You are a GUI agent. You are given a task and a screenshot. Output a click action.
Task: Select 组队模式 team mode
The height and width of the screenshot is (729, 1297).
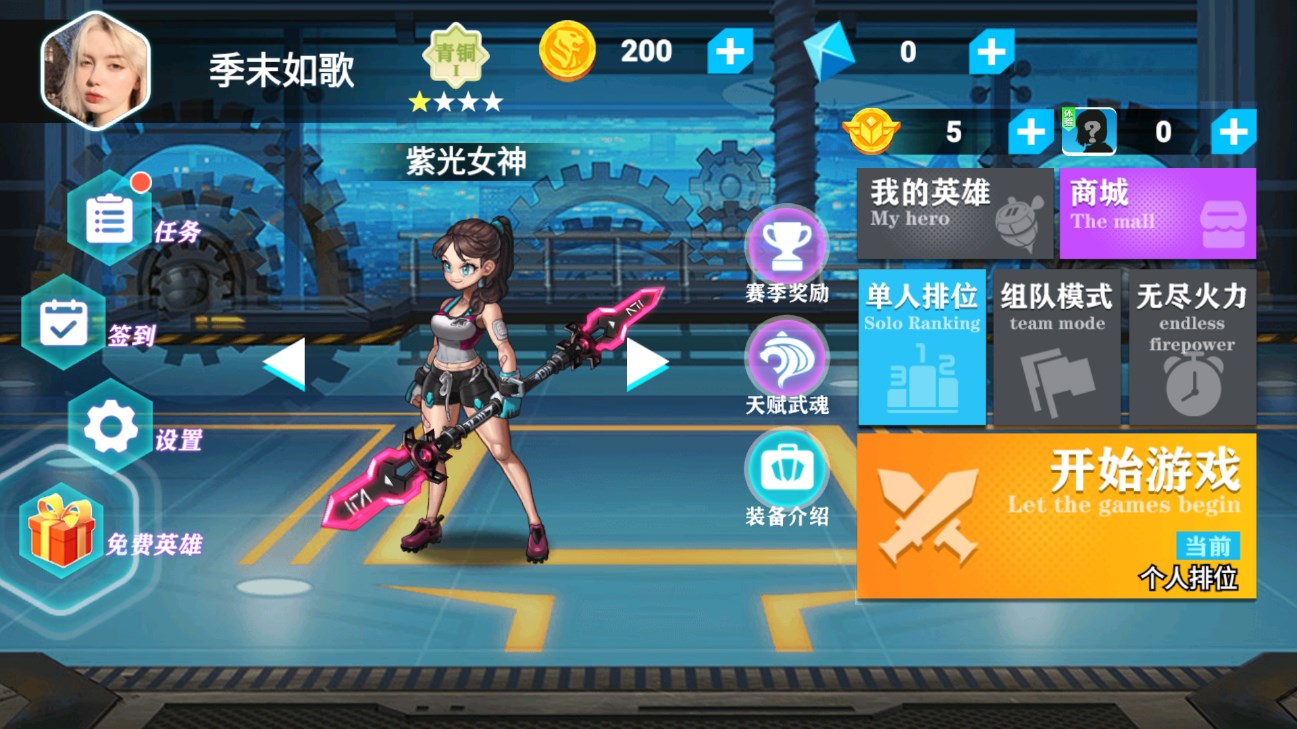tap(1057, 348)
